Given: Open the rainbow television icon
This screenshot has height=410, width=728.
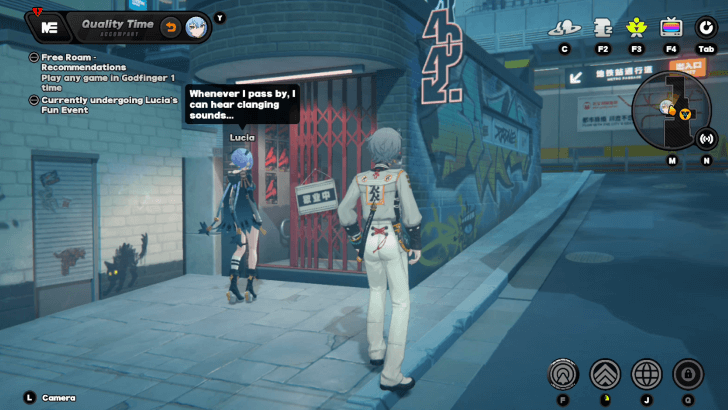Looking at the screenshot, I should coord(670,27).
